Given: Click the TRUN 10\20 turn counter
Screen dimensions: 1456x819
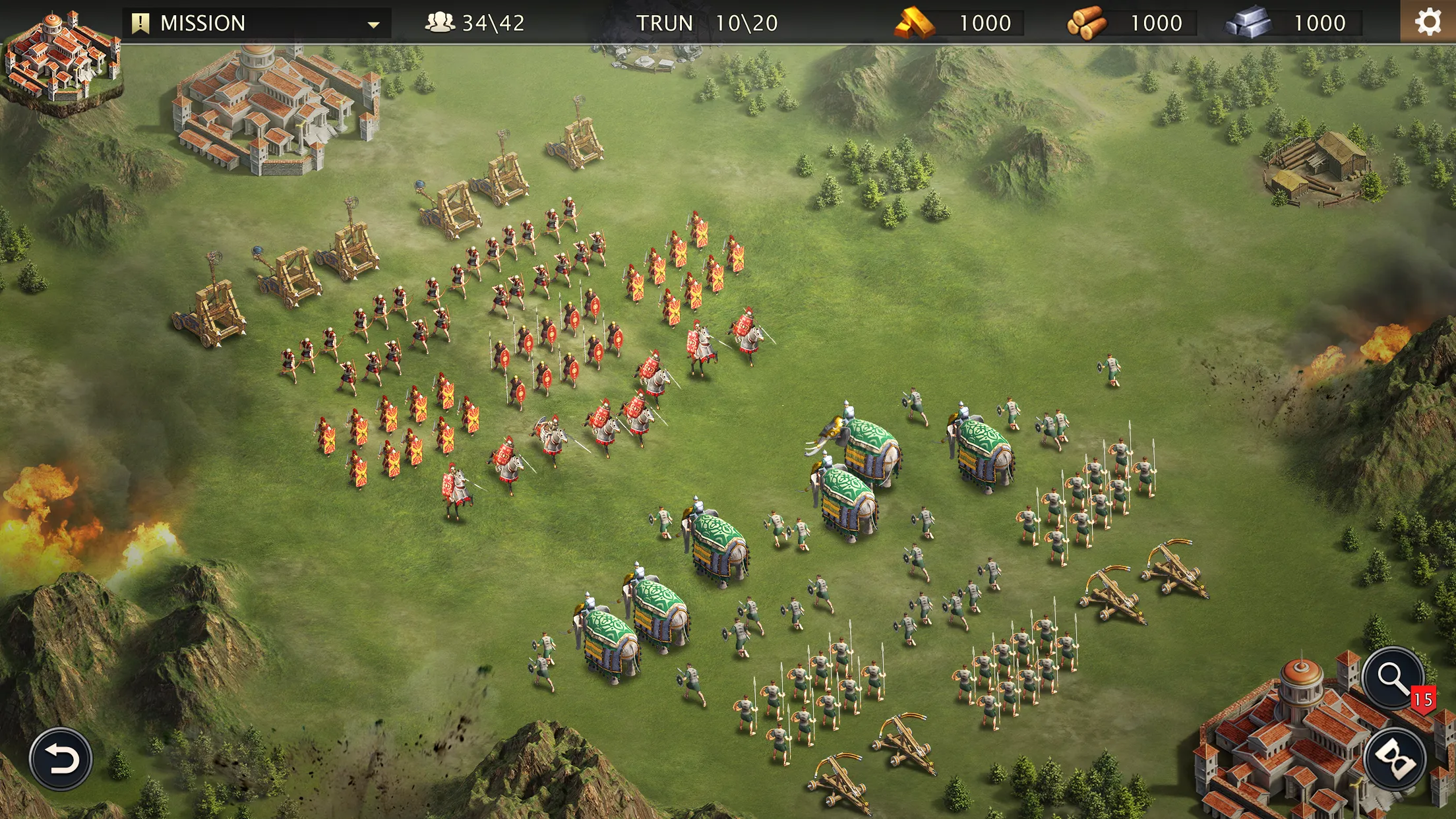Looking at the screenshot, I should pos(702,22).
